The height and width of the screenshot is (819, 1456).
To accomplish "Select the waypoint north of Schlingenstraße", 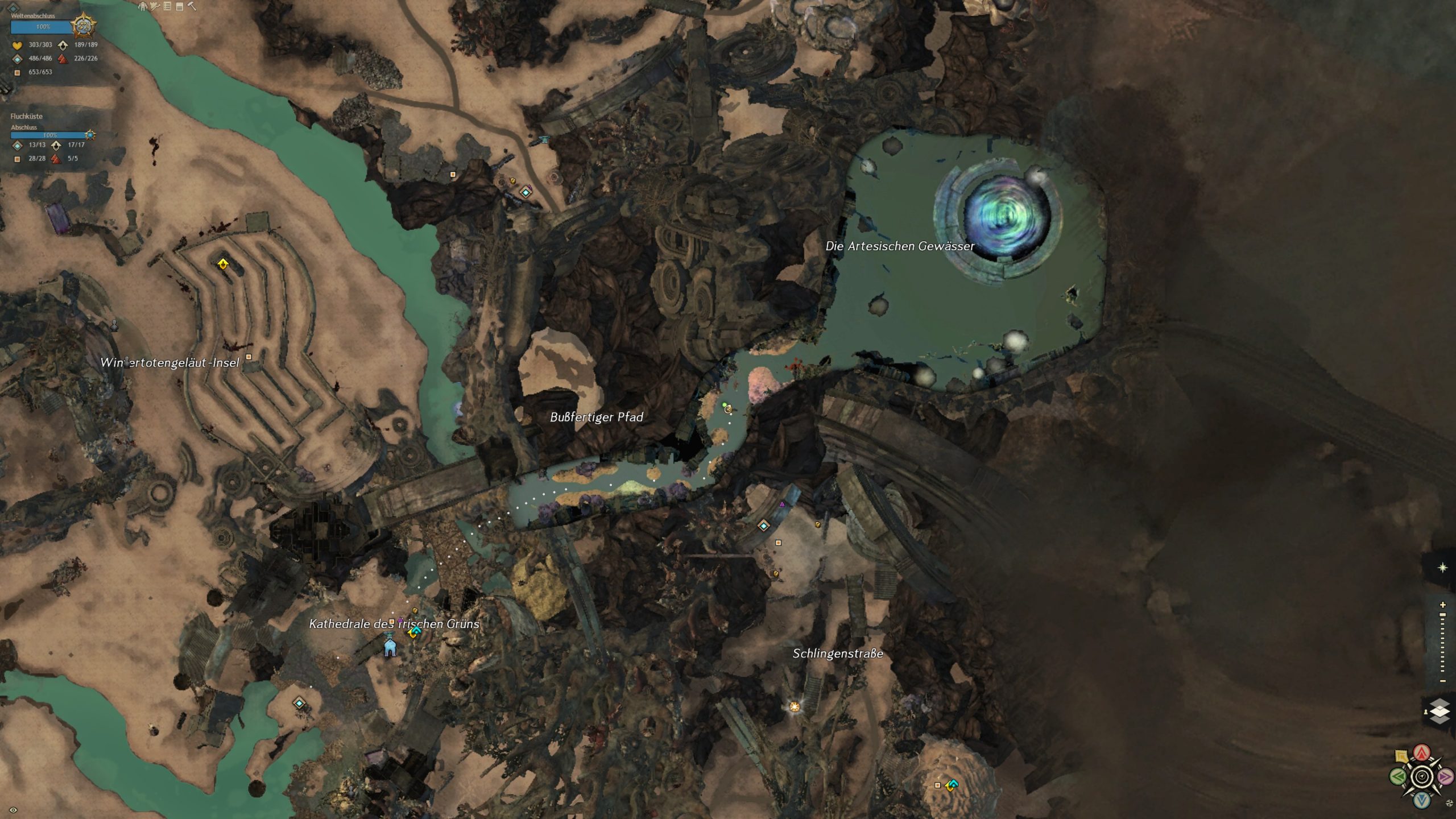I will [x=764, y=526].
